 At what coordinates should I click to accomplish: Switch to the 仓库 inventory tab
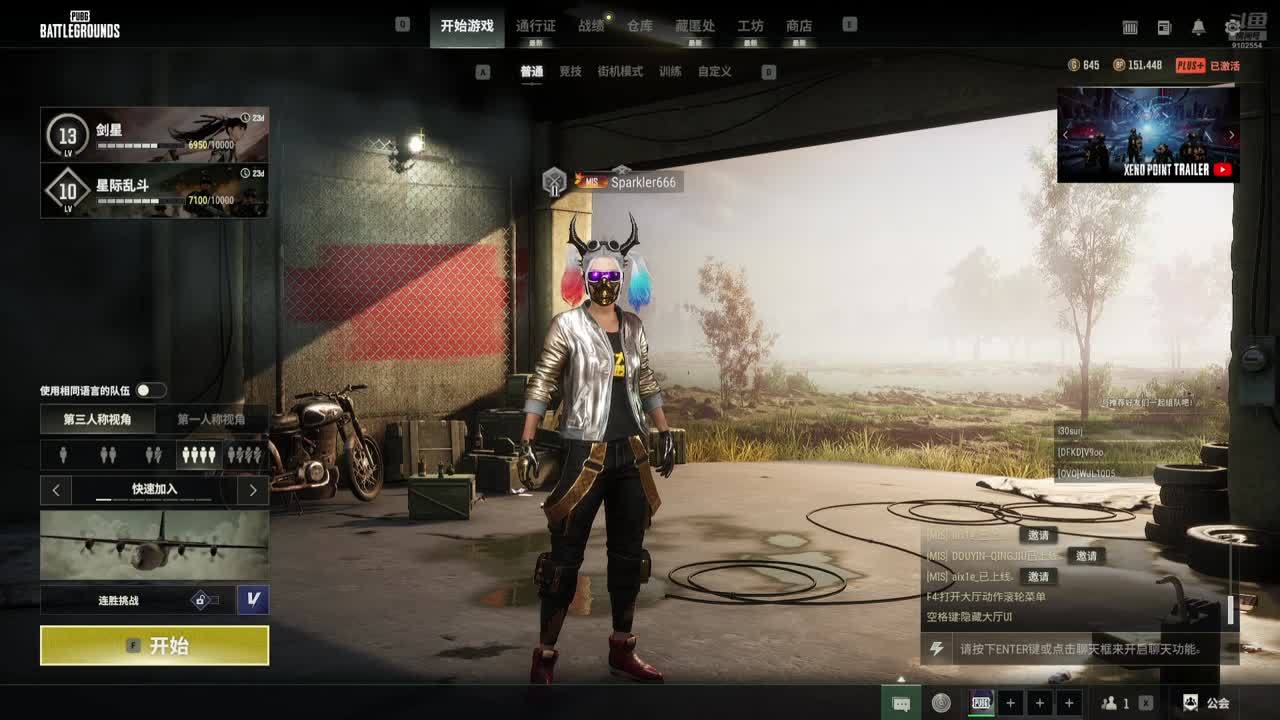tap(640, 26)
